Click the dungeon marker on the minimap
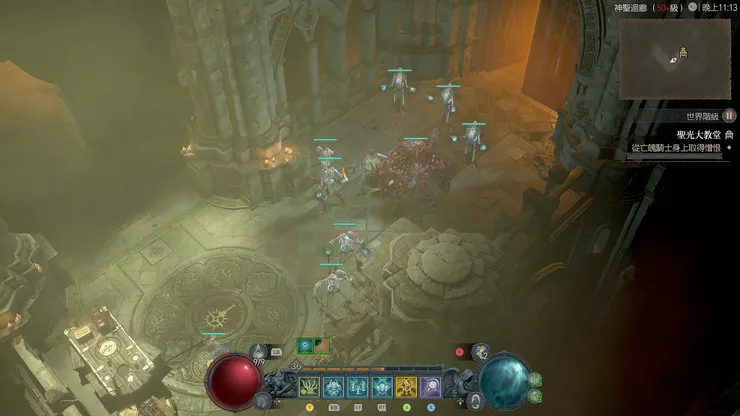 (684, 51)
